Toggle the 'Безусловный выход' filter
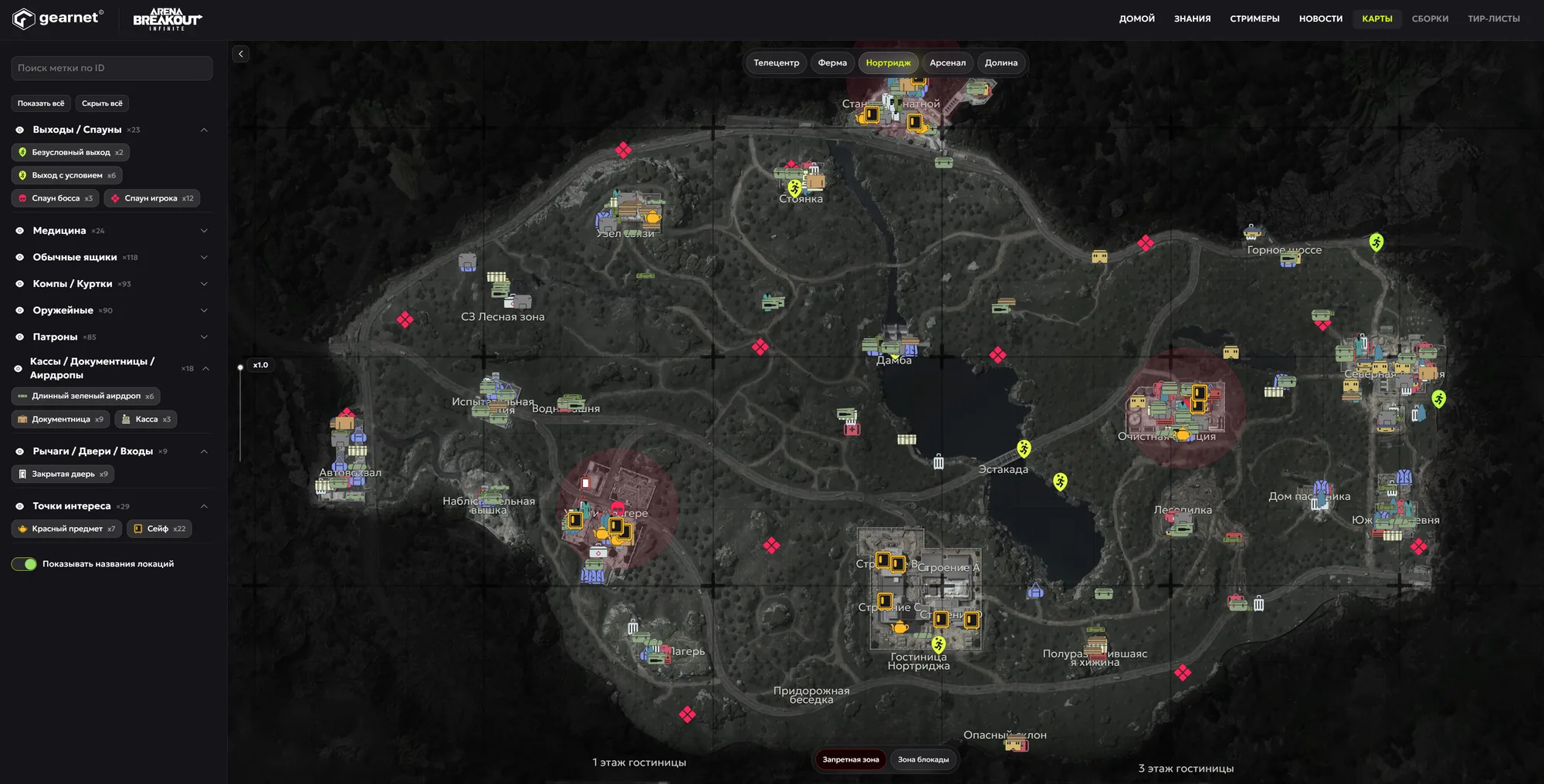1544x784 pixels. coord(70,152)
